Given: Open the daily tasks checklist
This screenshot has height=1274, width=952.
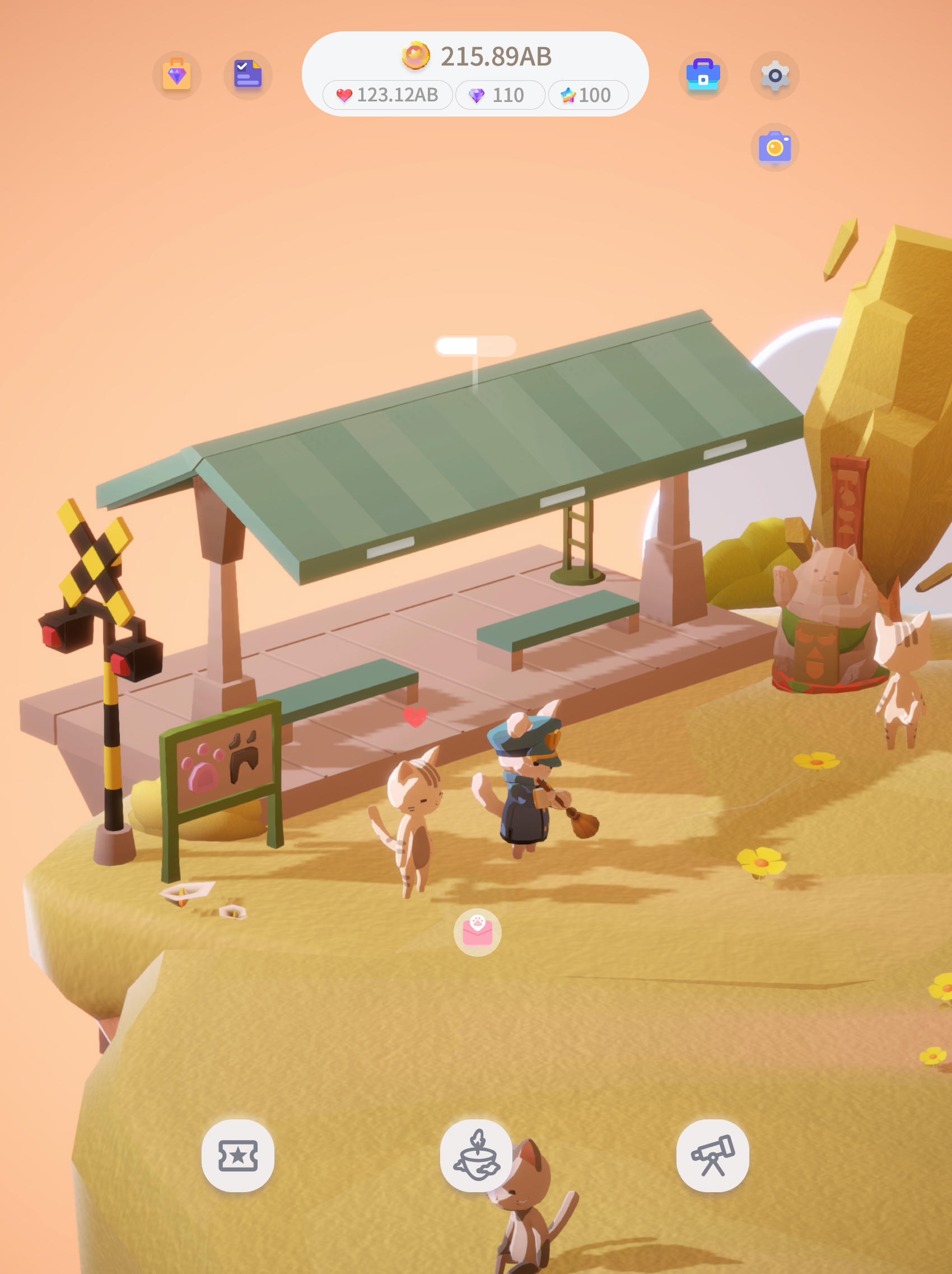Looking at the screenshot, I should (248, 75).
